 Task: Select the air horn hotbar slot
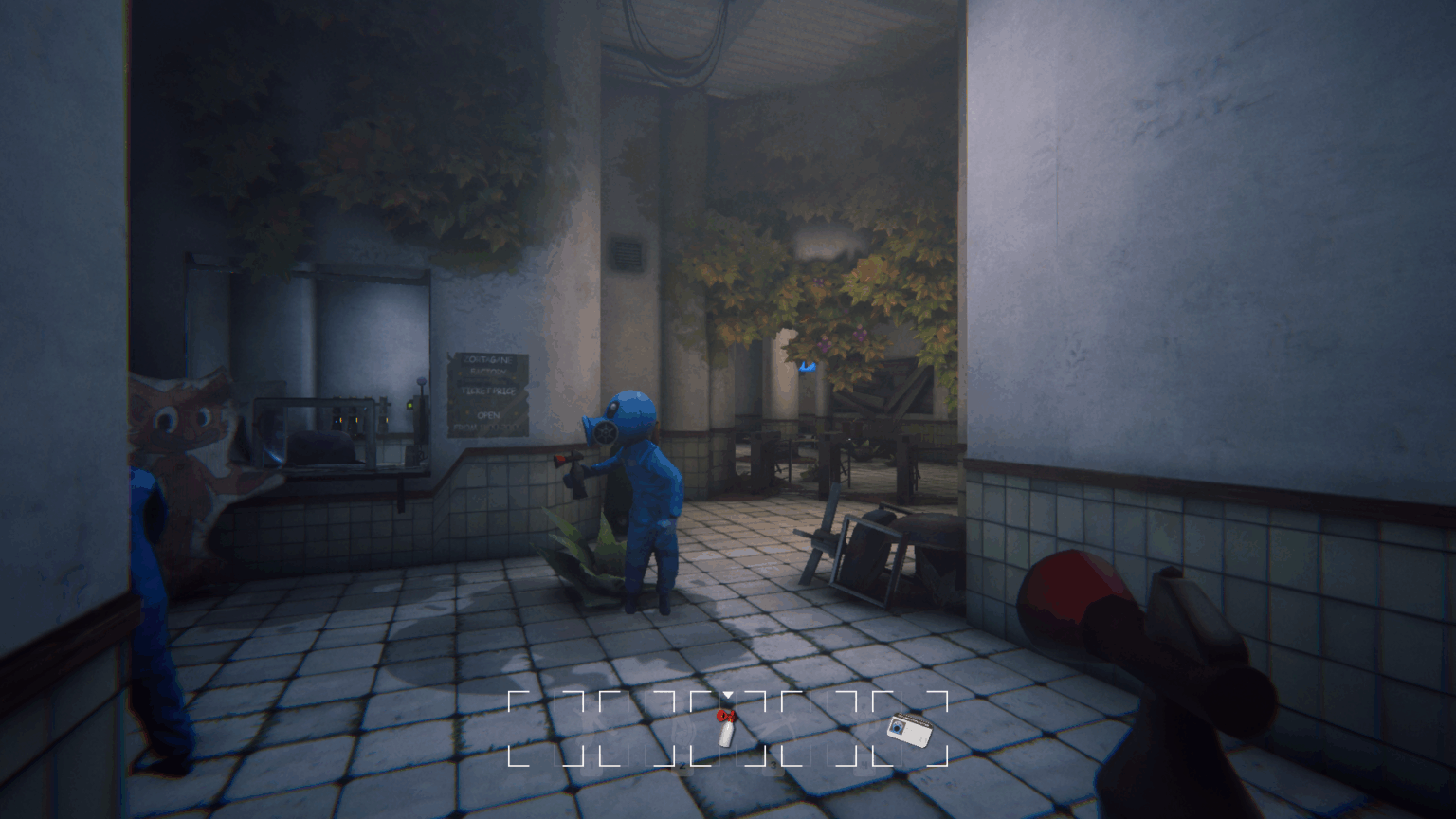727,728
